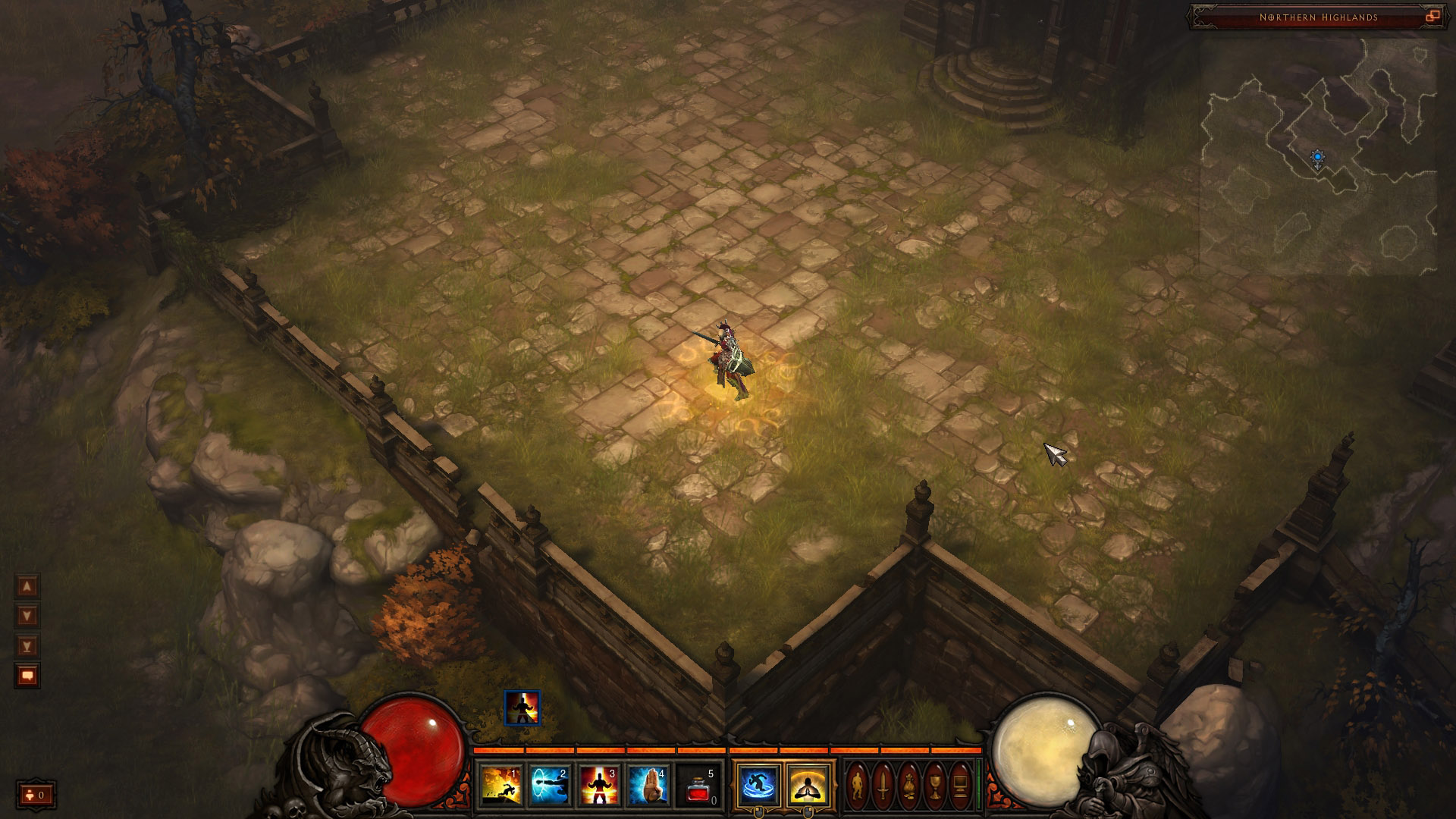
Task: Select the golden praying figure mouse skill
Action: 808,785
